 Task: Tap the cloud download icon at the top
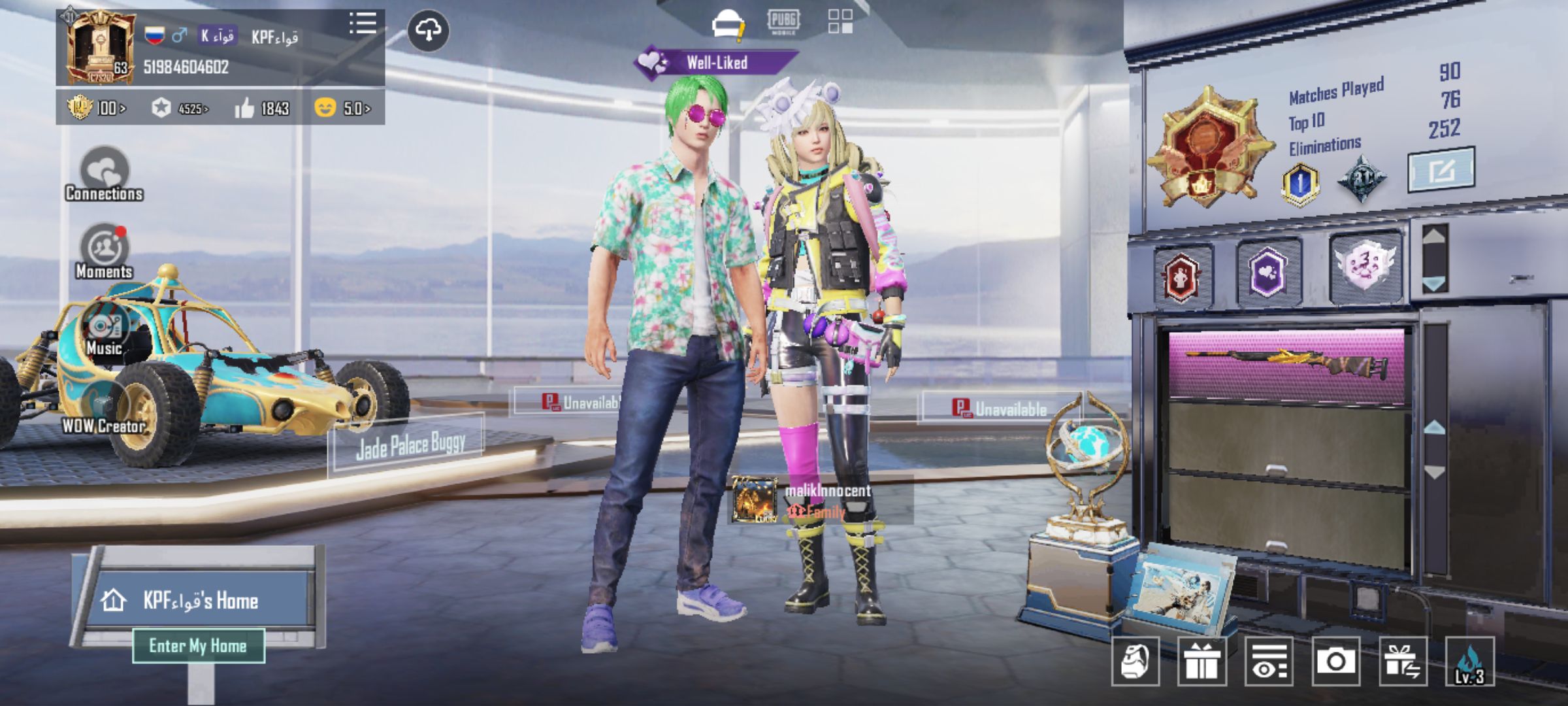[429, 31]
